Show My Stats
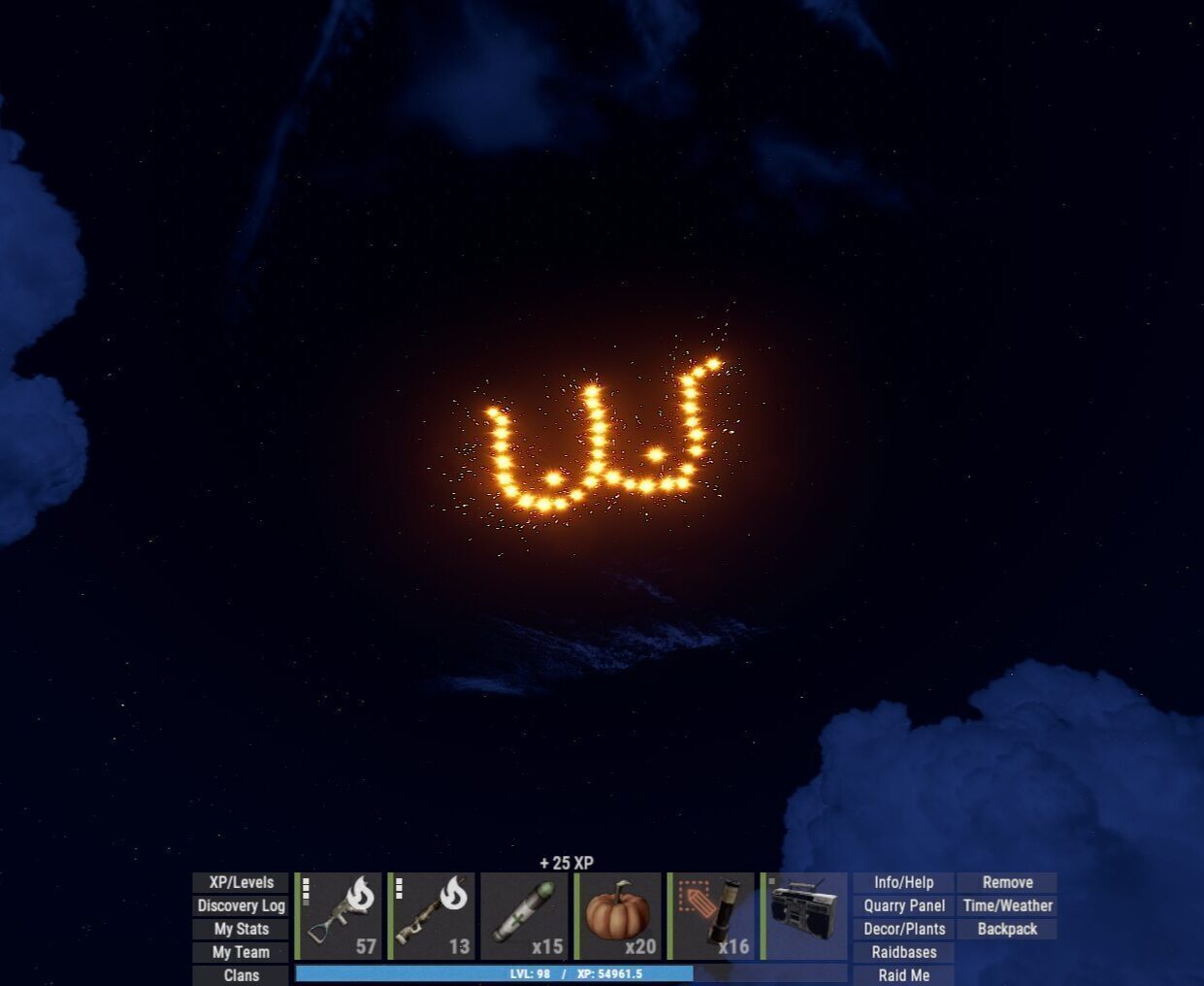The image size is (1204, 986). click(x=241, y=929)
